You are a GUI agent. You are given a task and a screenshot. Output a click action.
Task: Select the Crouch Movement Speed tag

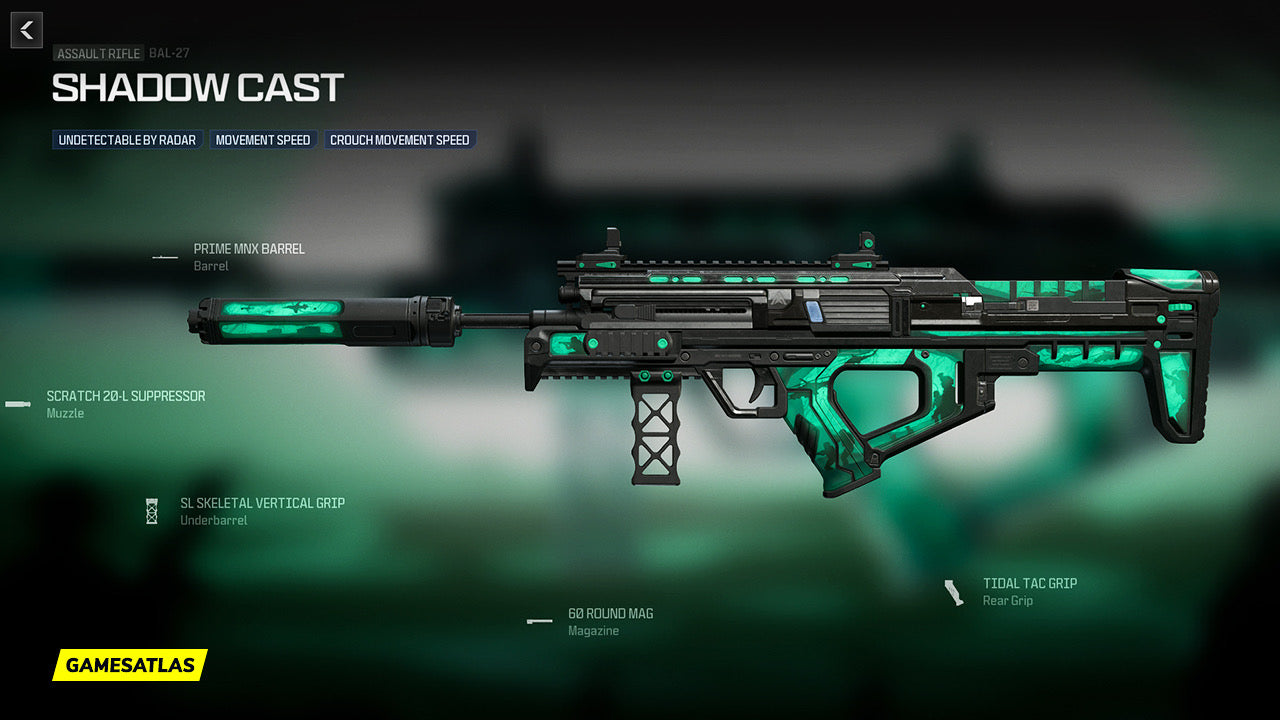(x=400, y=140)
